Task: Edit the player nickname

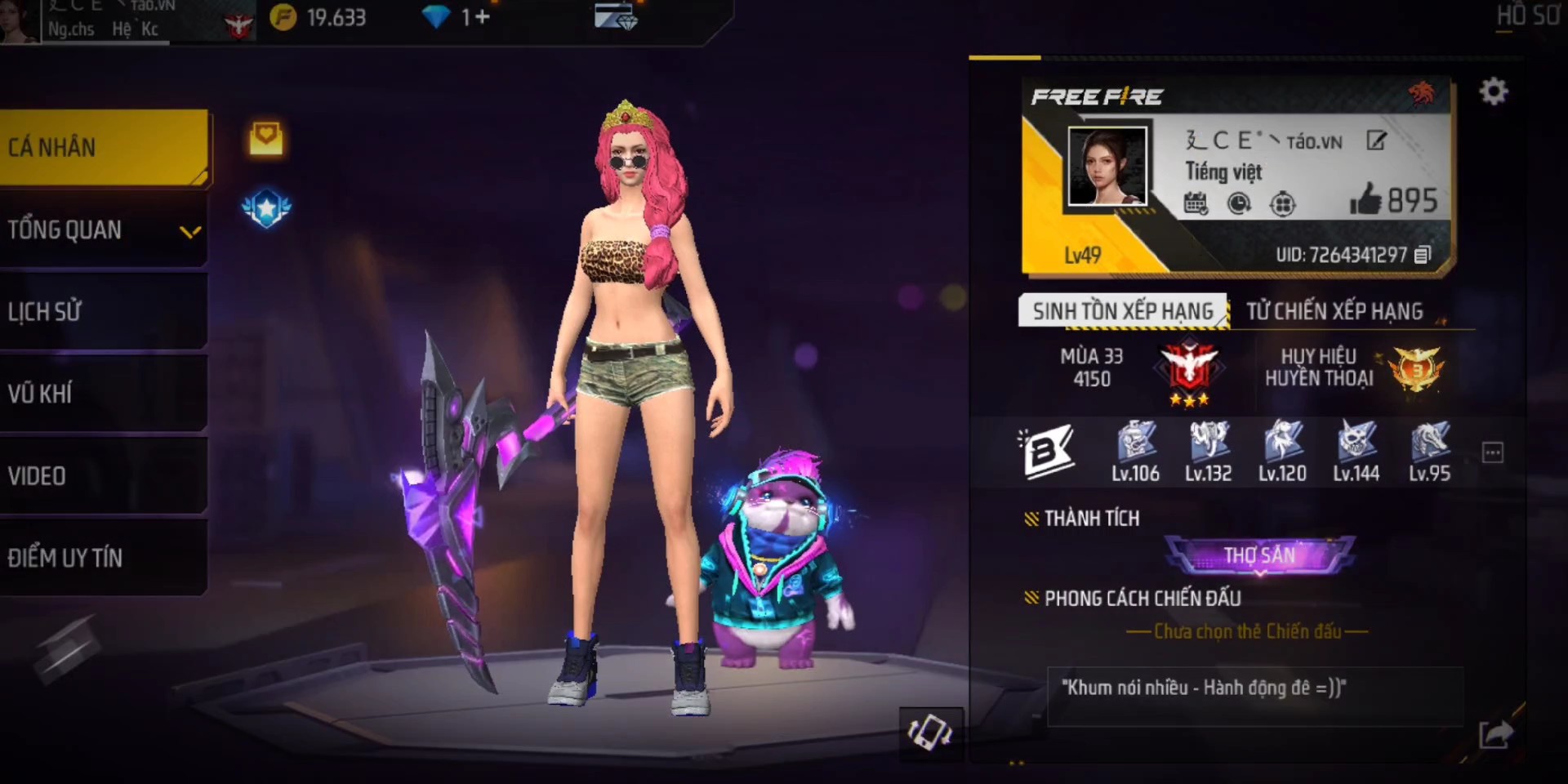Action: point(1376,141)
